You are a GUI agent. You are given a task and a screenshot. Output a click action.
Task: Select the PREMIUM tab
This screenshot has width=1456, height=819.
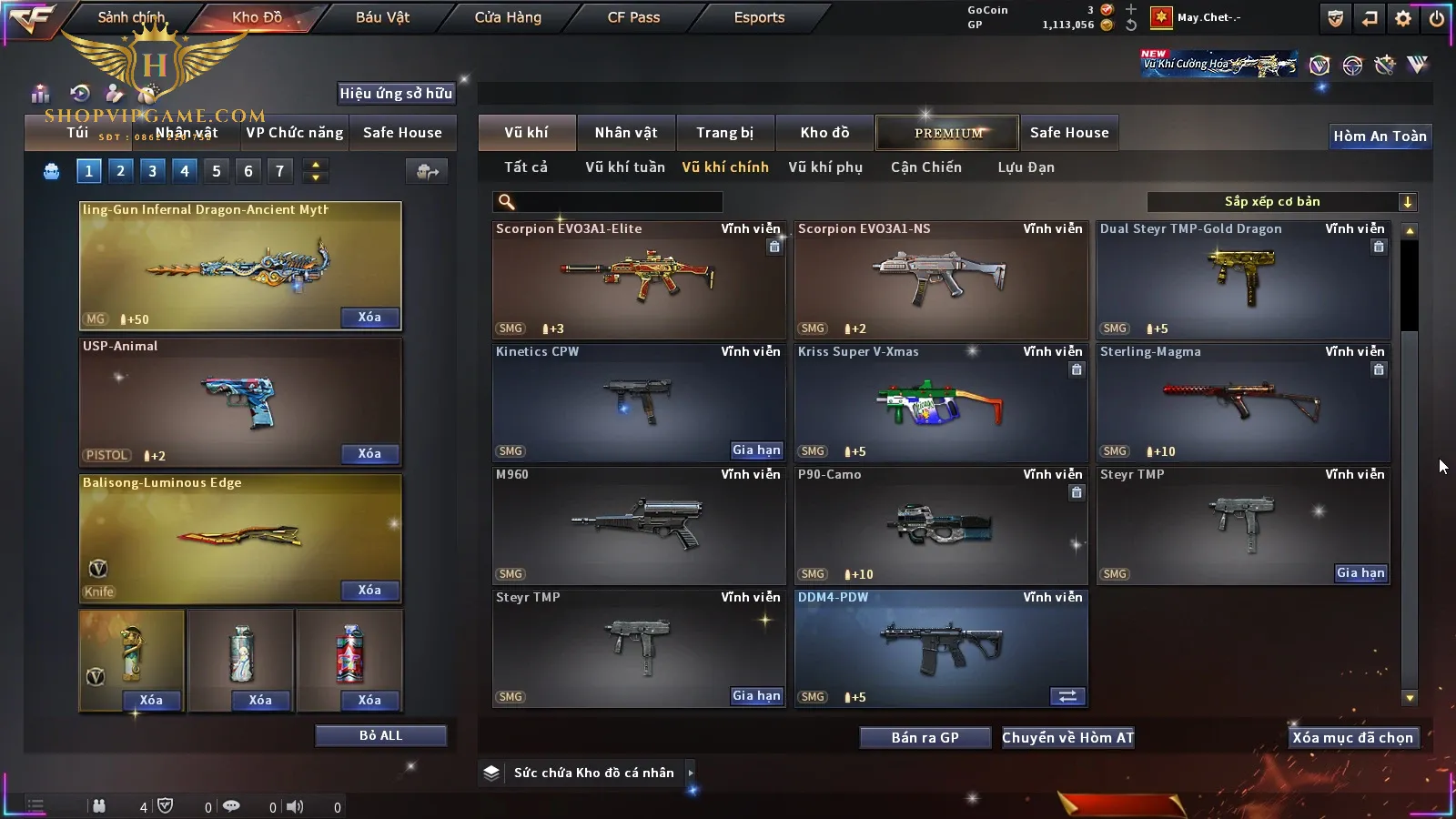coord(948,133)
